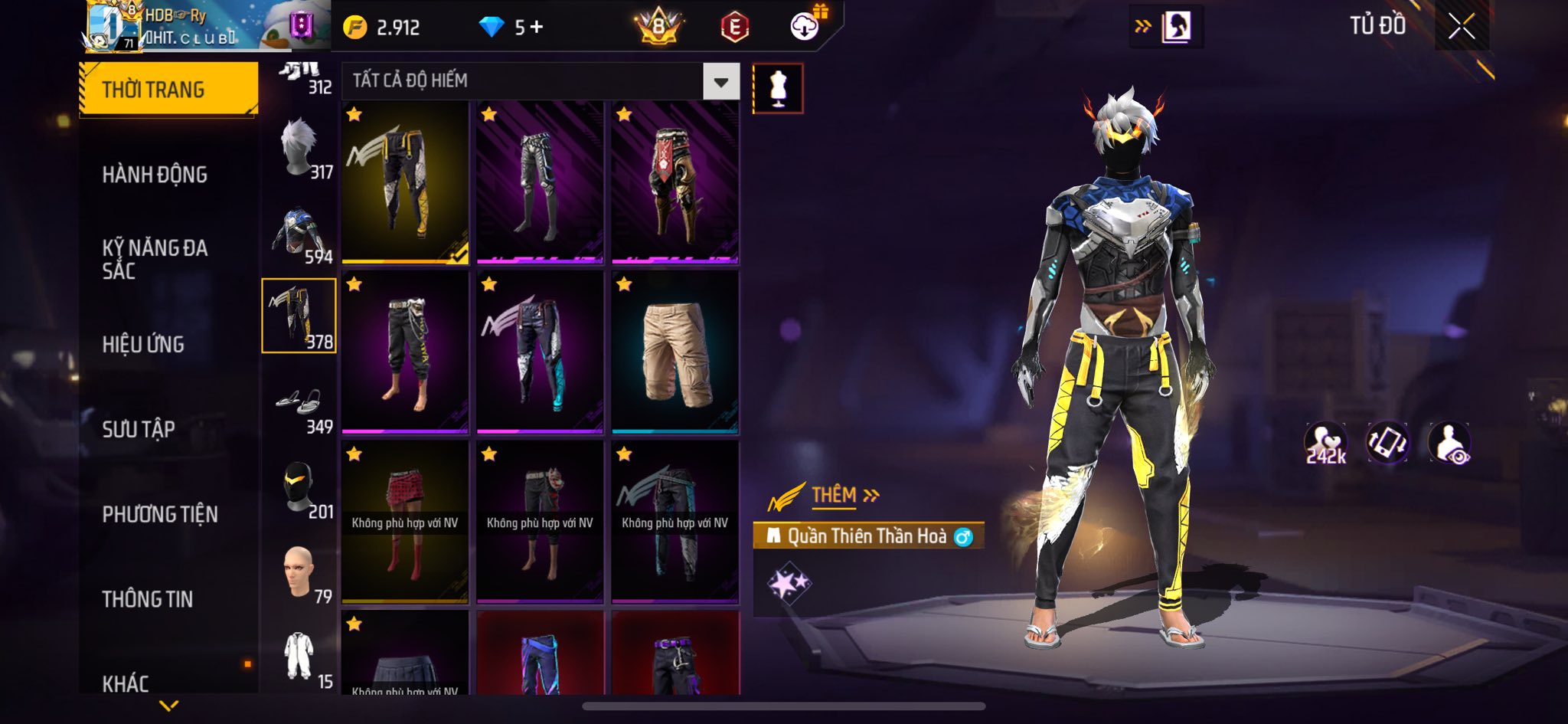
Task: Choose the shoes category showing 349
Action: 299,403
